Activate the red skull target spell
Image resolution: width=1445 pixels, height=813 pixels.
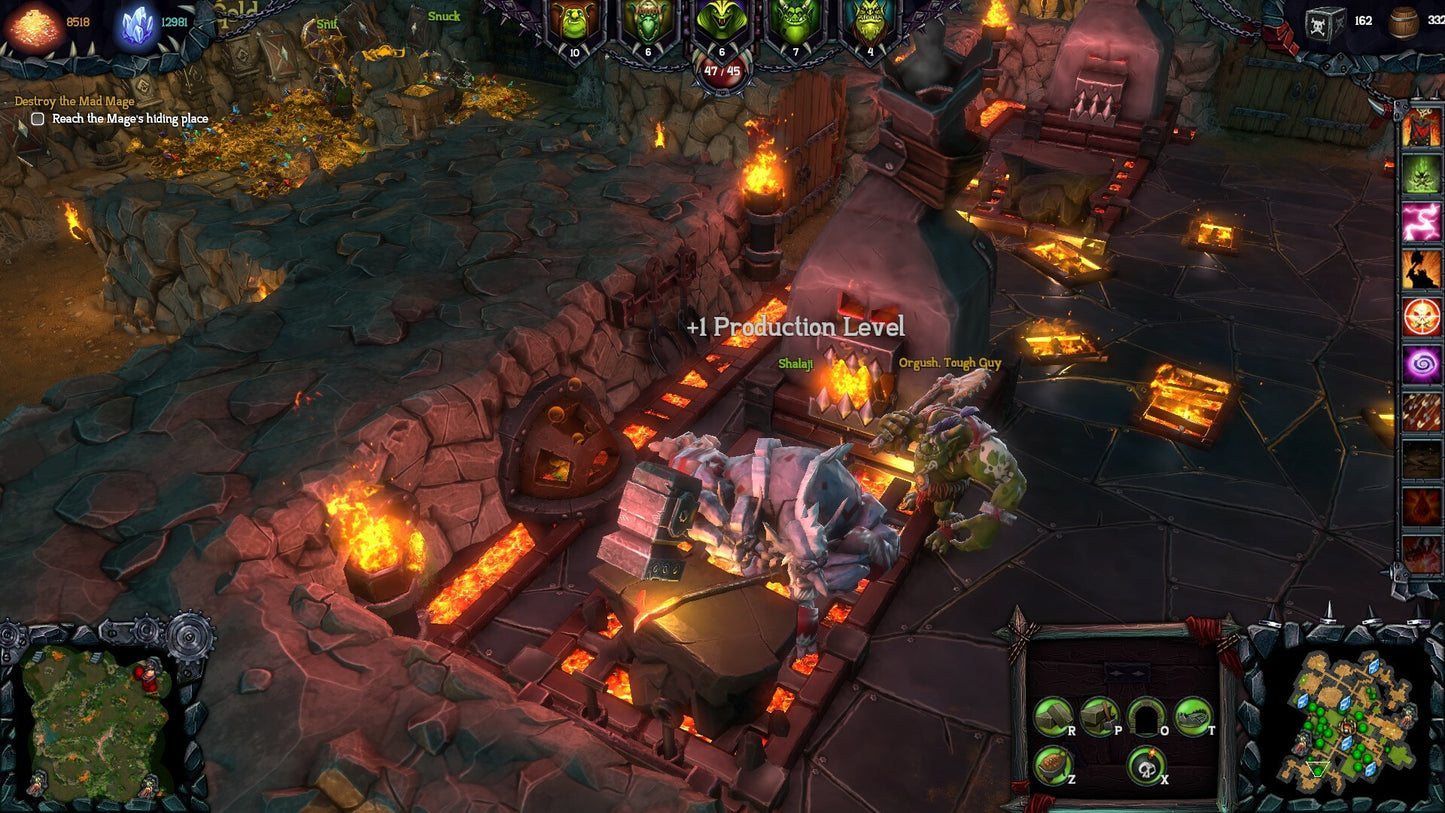point(1421,317)
